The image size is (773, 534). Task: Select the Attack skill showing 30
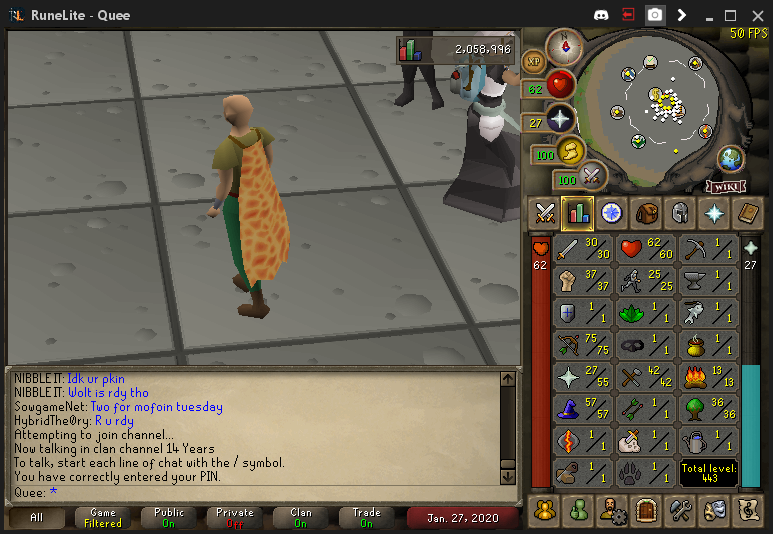[584, 249]
